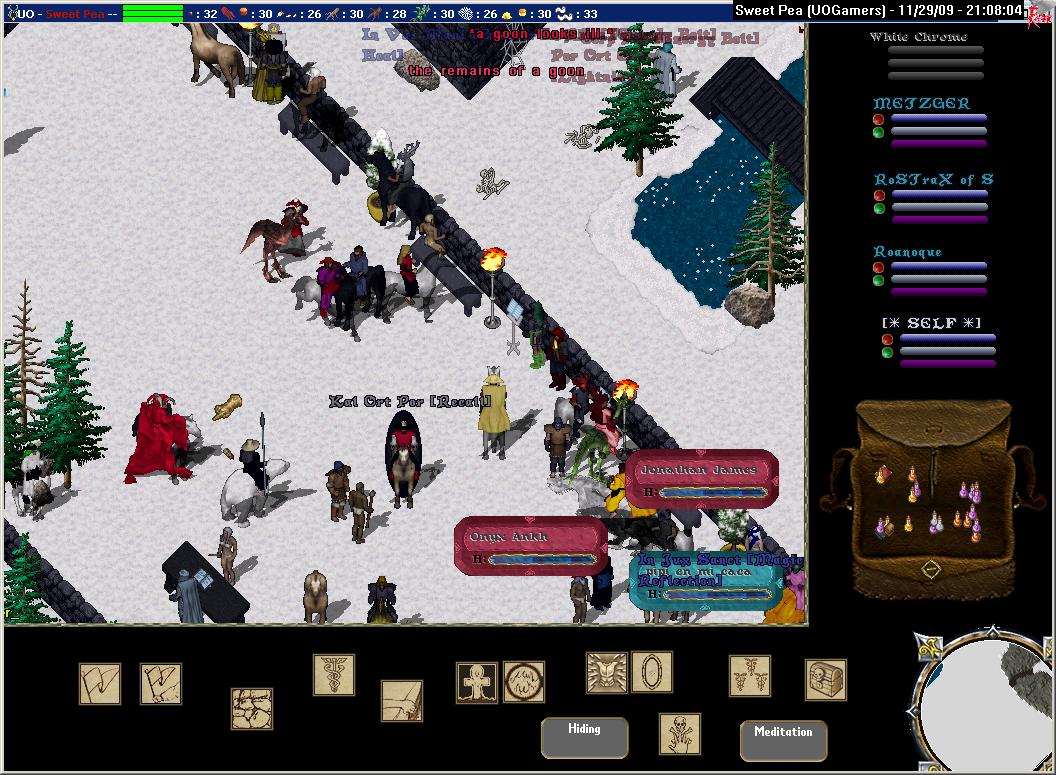Use the Hiding skill button
The height and width of the screenshot is (775, 1056).
coord(584,738)
